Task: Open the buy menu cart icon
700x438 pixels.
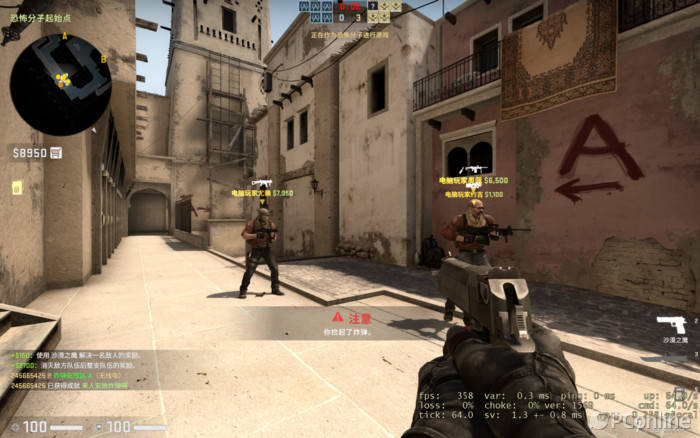Action: [55, 153]
